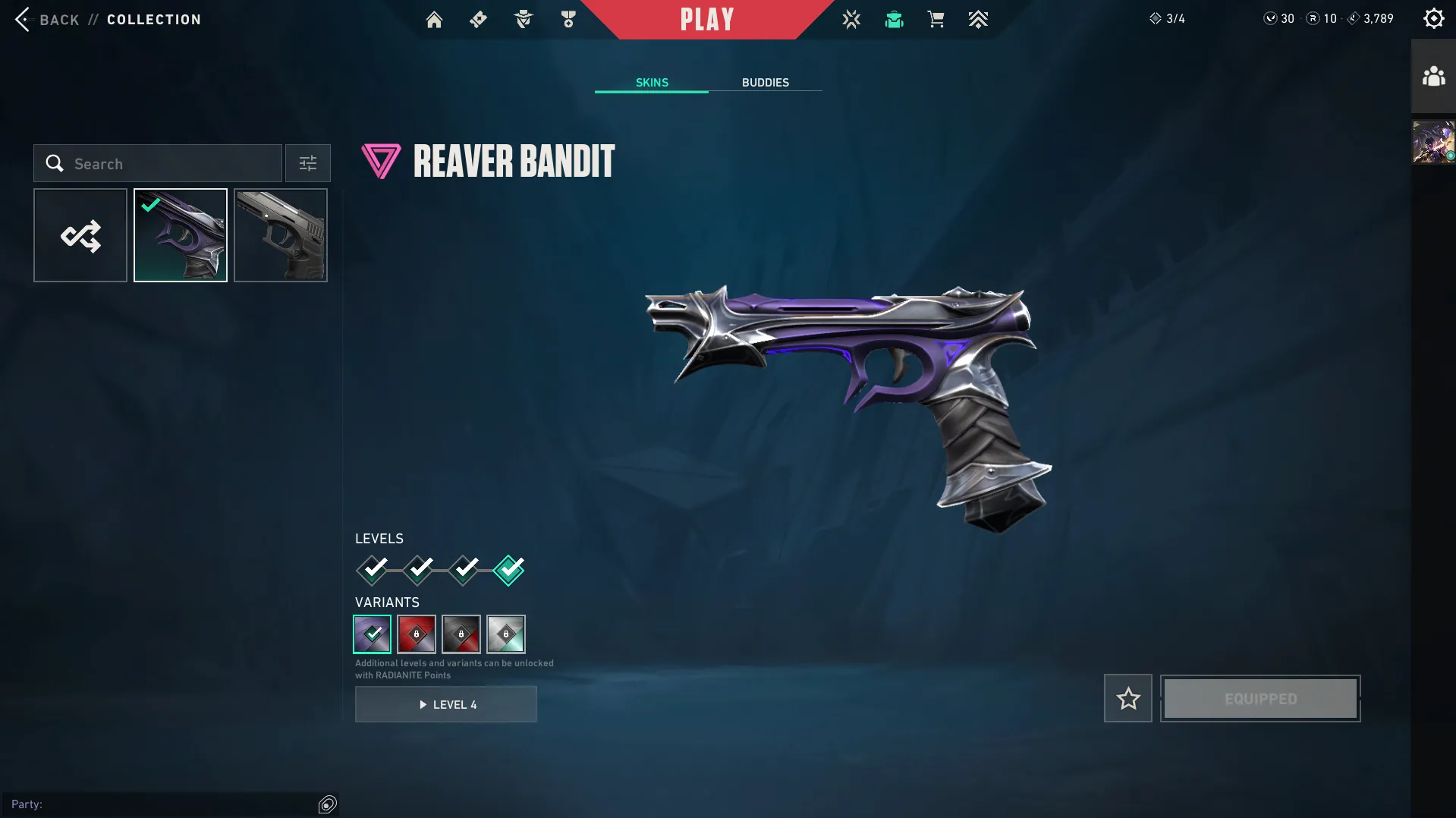Open the Store shopping cart icon
The height and width of the screenshot is (818, 1456).
(x=936, y=20)
